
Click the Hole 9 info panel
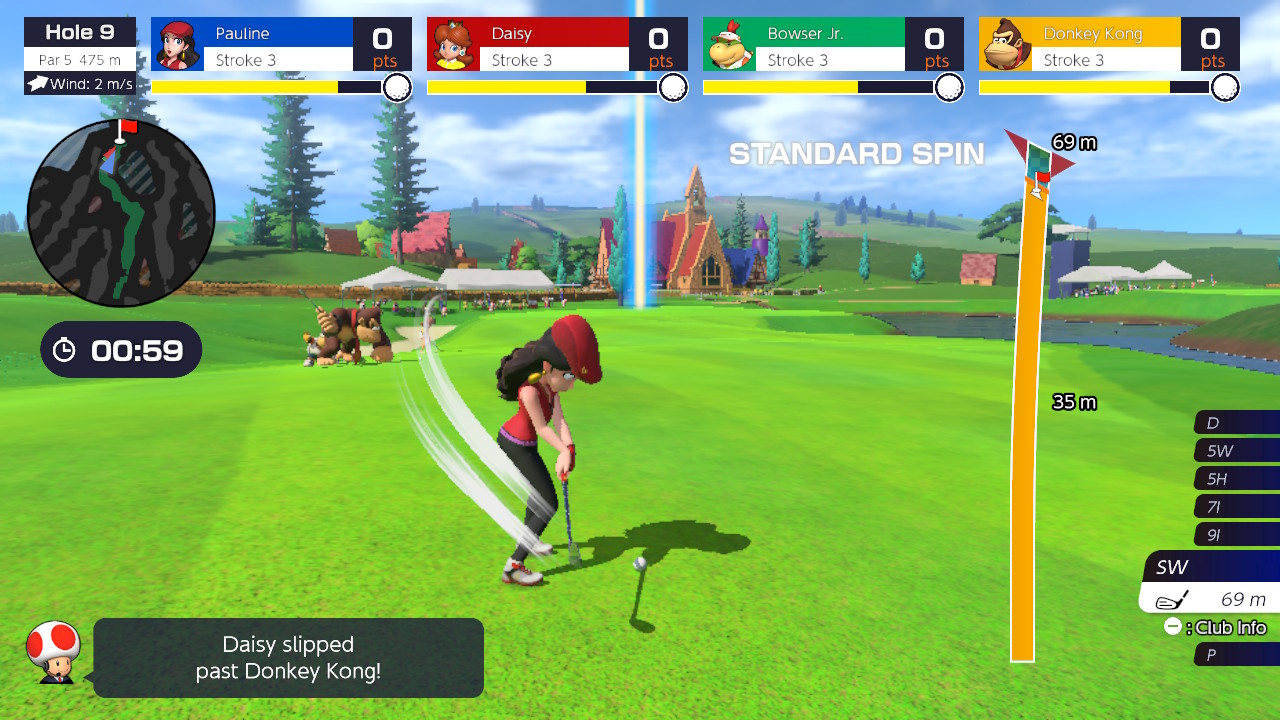(x=80, y=45)
